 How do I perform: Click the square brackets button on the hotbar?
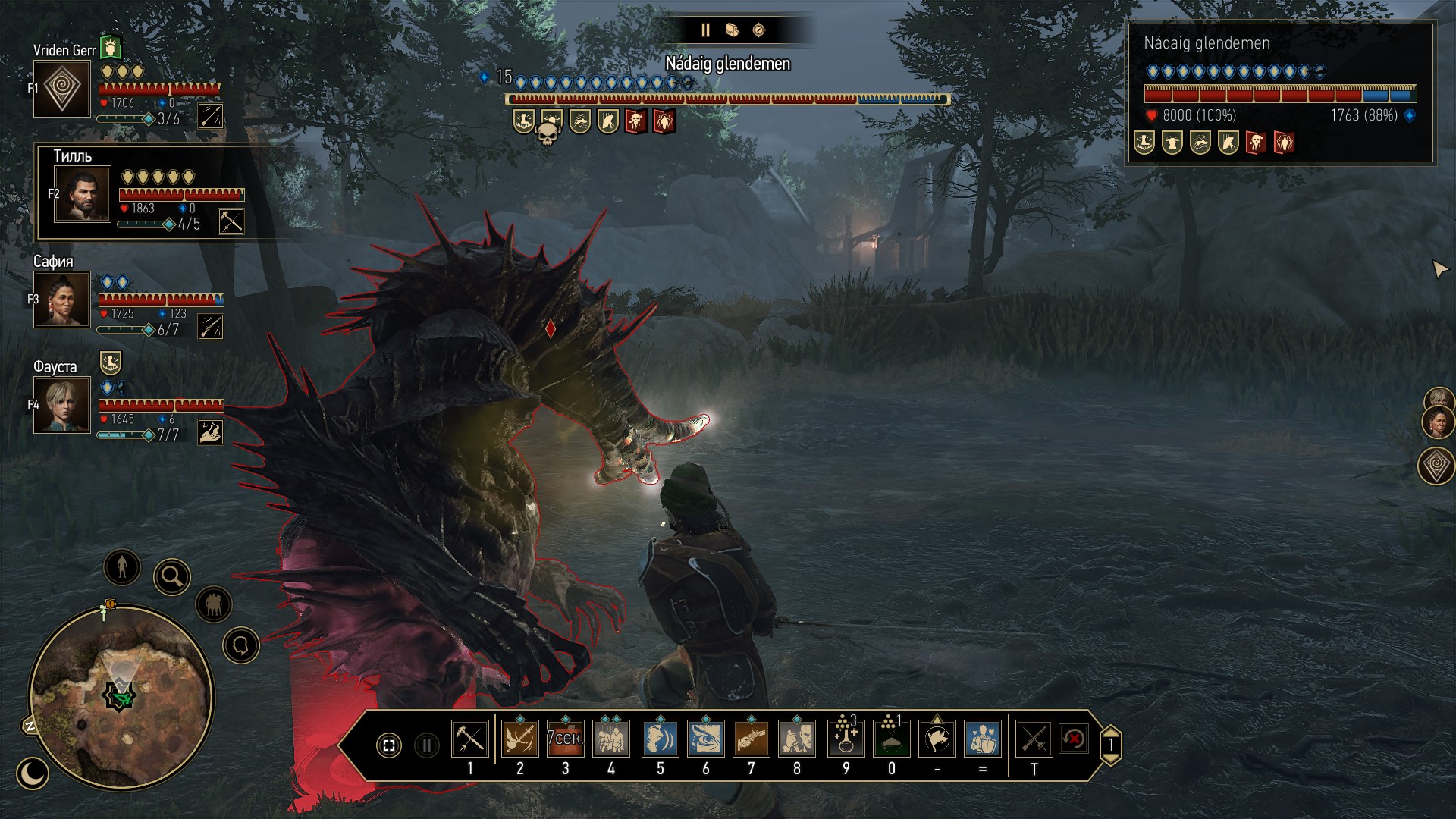pos(389,745)
